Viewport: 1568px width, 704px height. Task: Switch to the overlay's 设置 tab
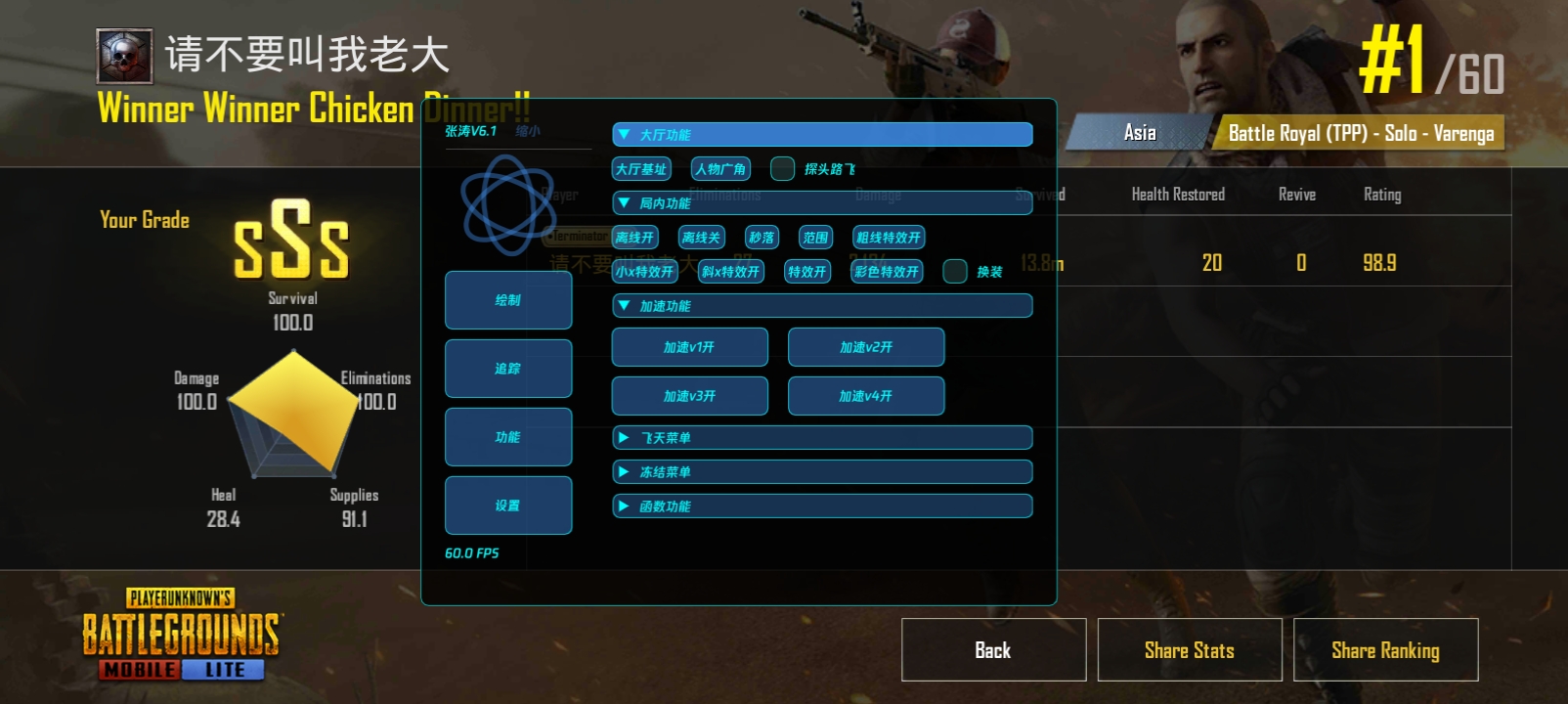pos(508,506)
